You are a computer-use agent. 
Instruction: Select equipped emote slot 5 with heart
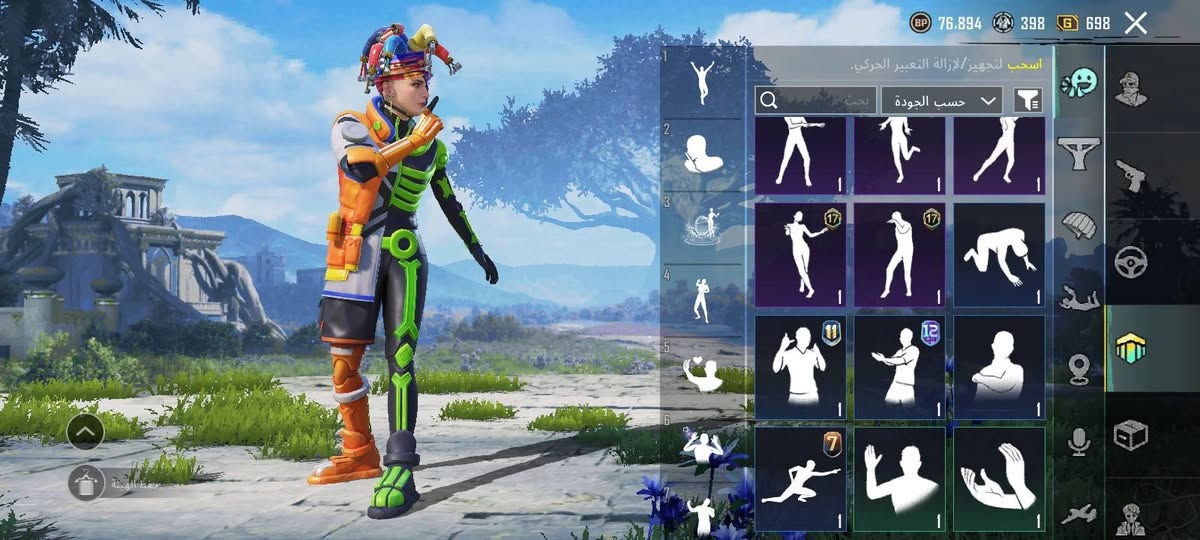pyautogui.click(x=702, y=372)
